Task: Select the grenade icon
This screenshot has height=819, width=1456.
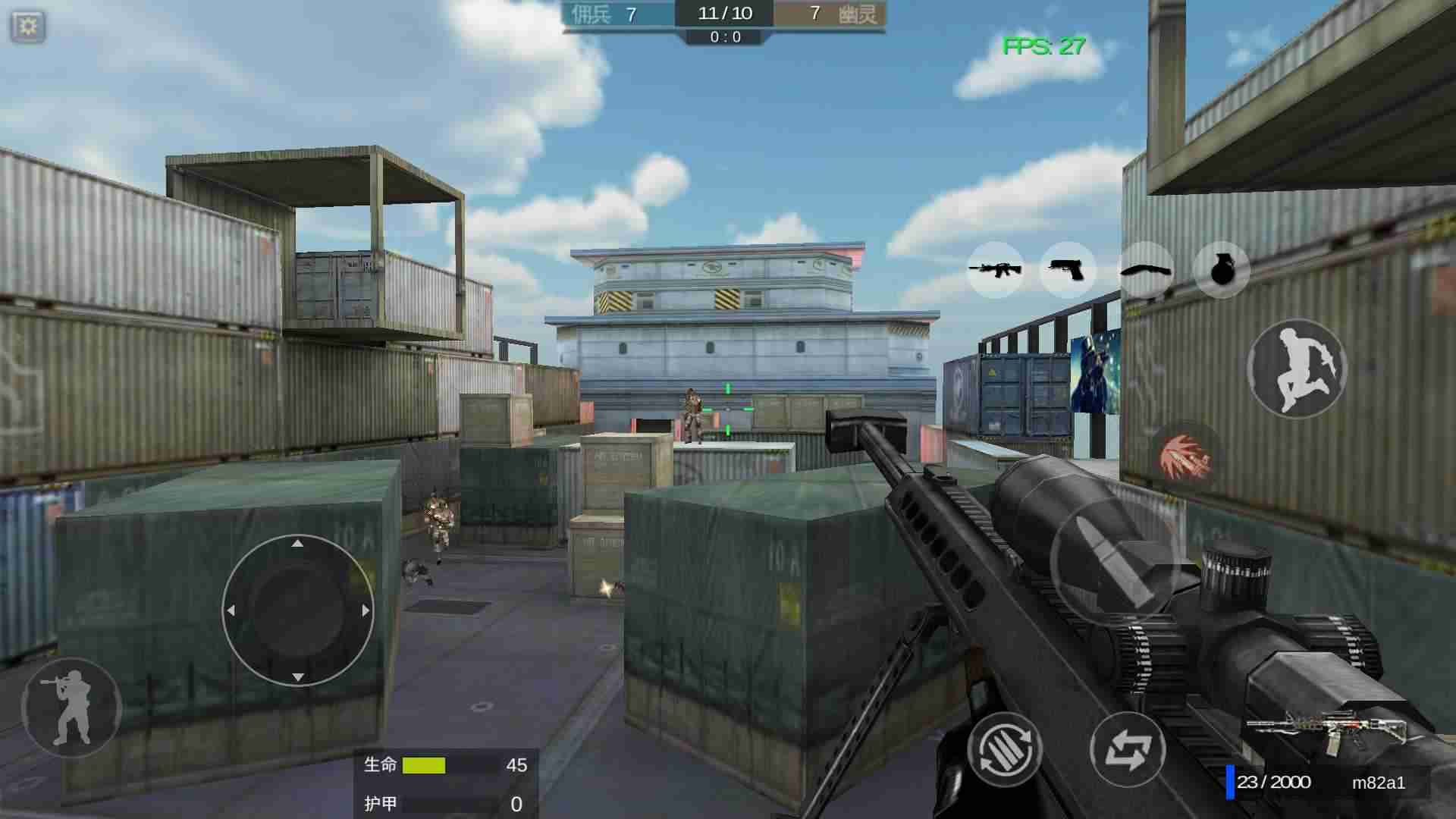Action: pos(1221,270)
